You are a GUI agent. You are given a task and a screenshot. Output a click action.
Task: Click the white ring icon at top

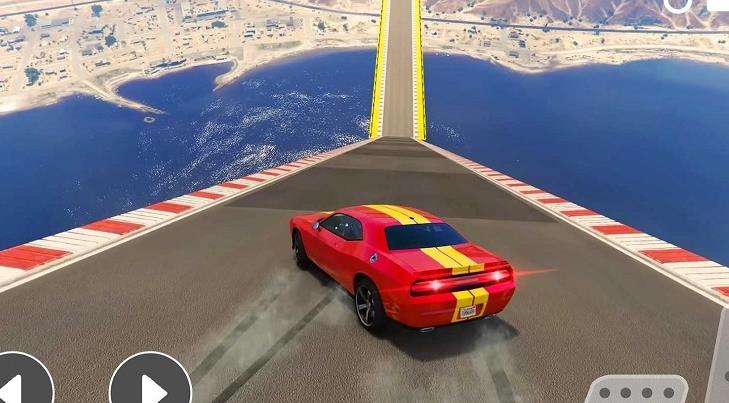[677, 4]
